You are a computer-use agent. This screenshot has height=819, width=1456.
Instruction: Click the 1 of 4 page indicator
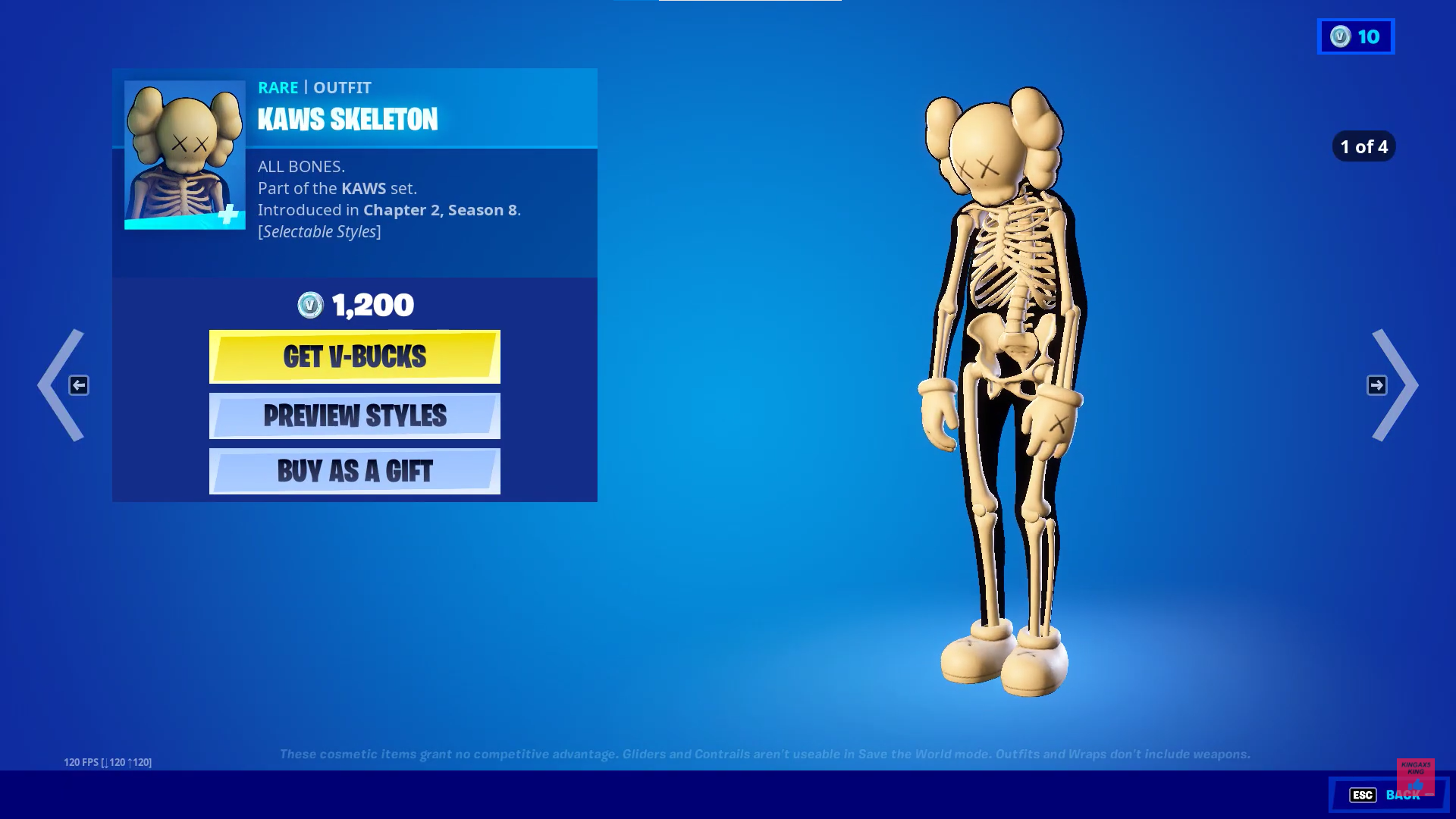[1363, 147]
